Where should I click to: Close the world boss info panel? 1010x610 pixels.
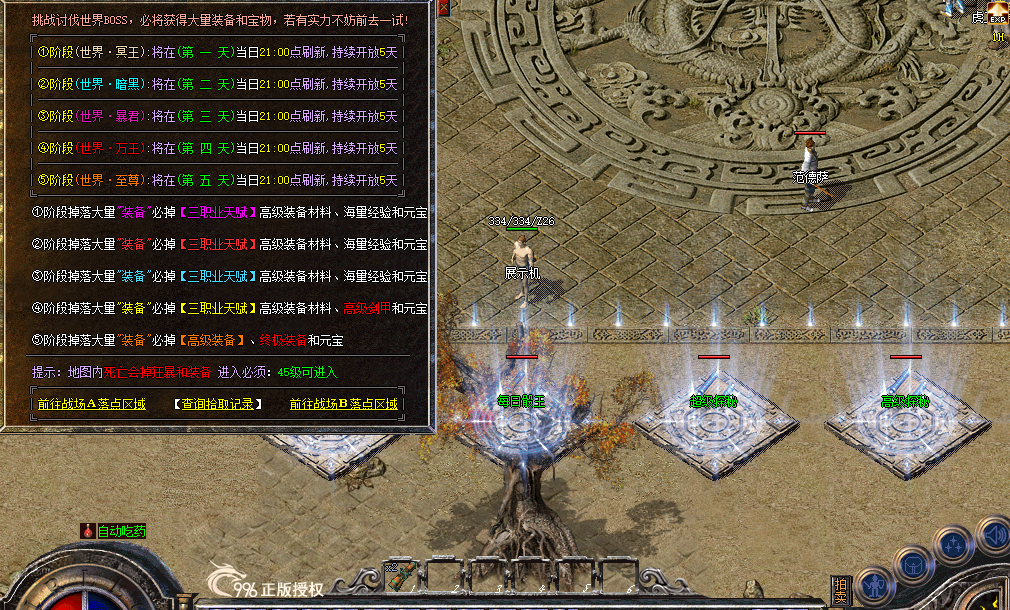pos(443,8)
